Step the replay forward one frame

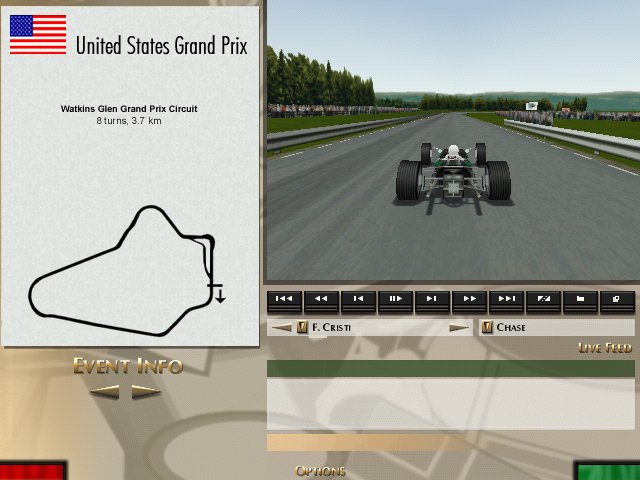(431, 299)
